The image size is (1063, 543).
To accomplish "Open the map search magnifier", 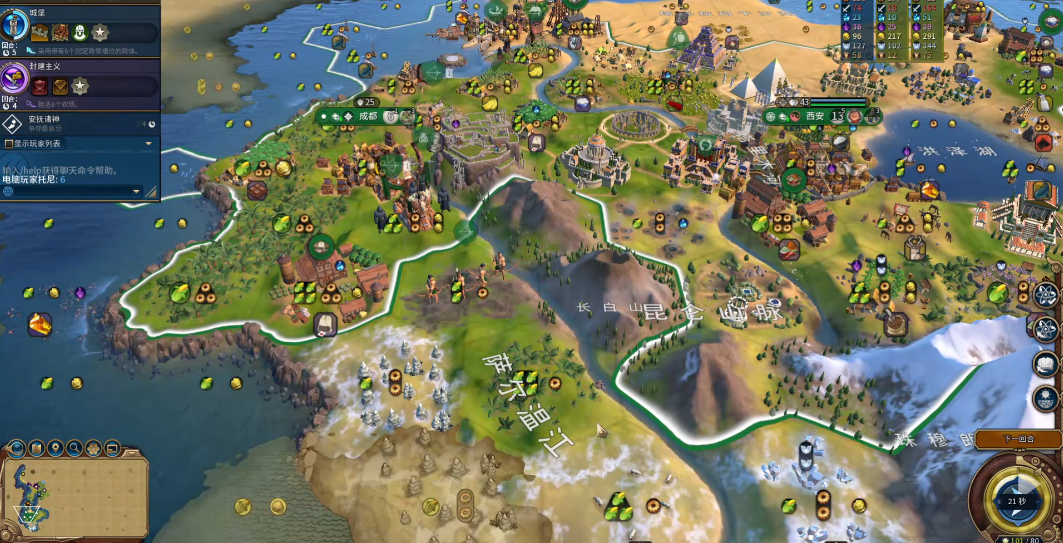I will pyautogui.click(x=75, y=448).
